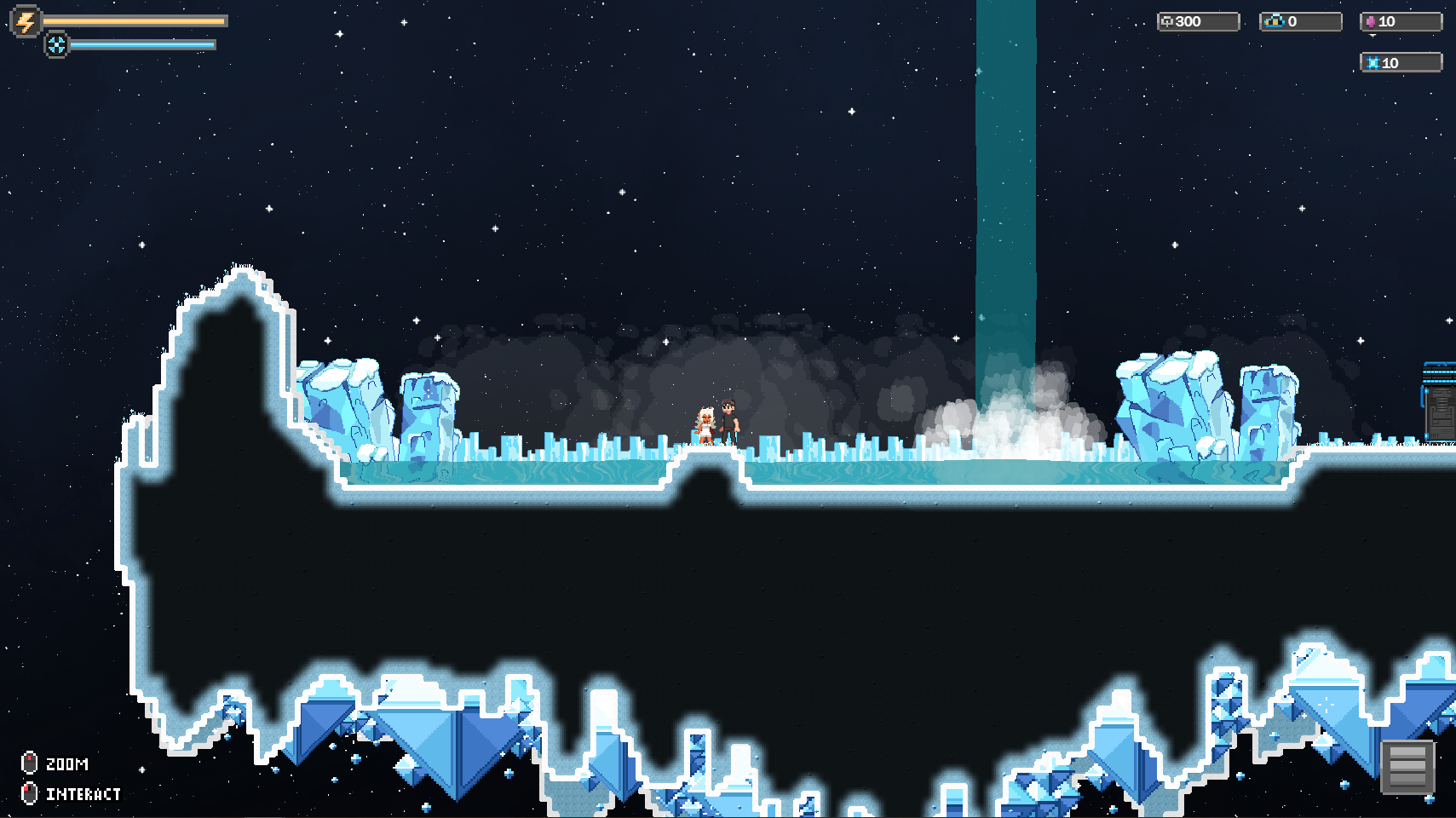Click the INTERACT mouse button icon
1456x818 pixels.
28,792
